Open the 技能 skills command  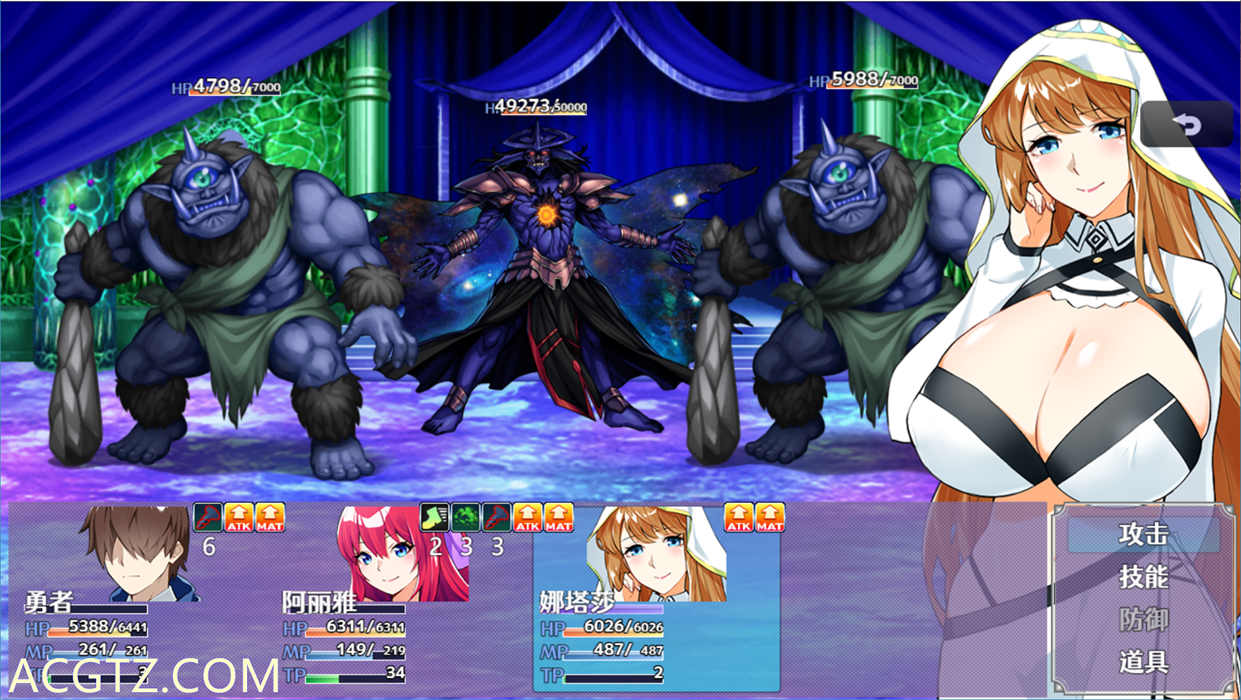point(1143,577)
